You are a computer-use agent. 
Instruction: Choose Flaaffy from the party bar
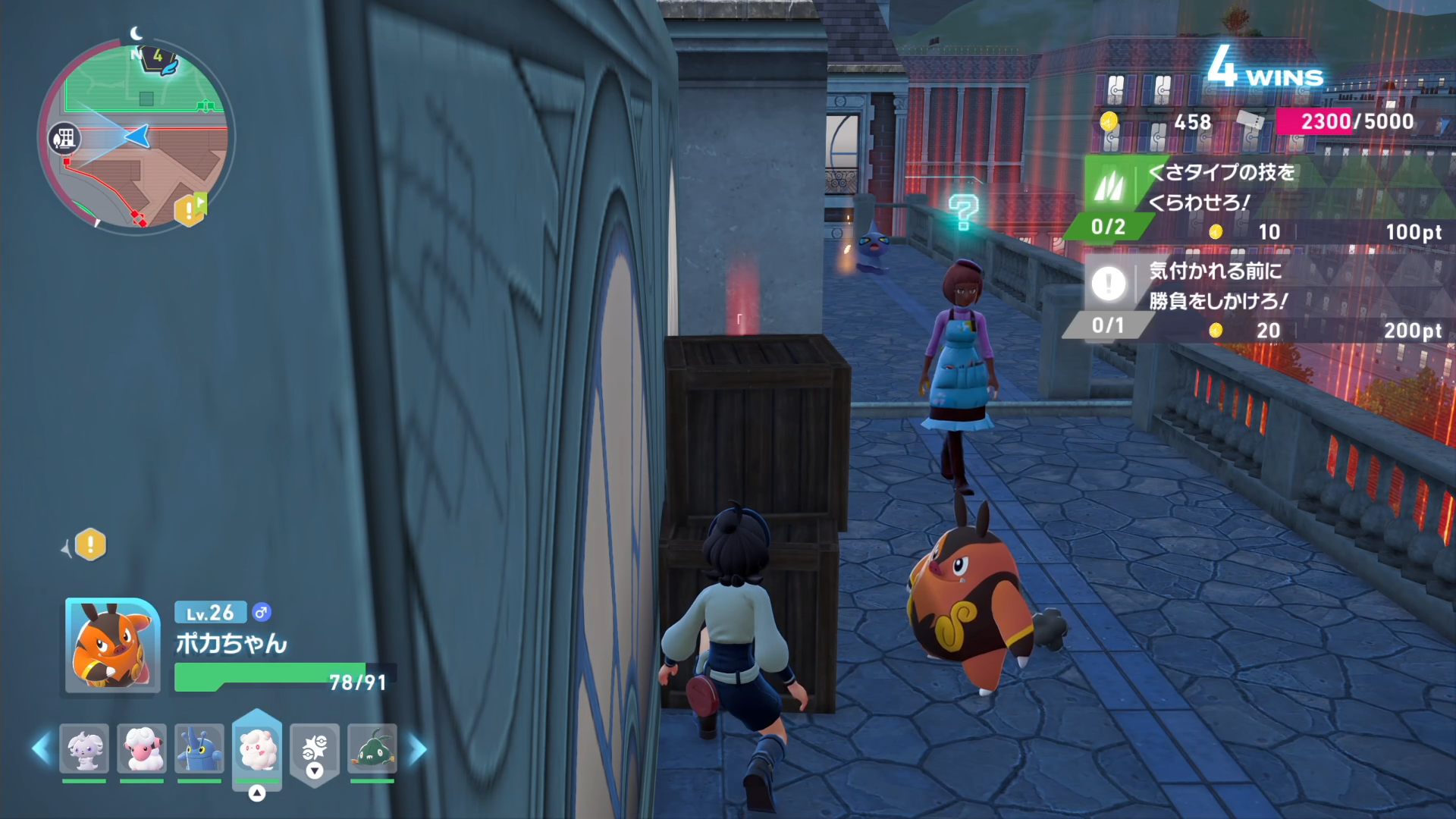142,748
